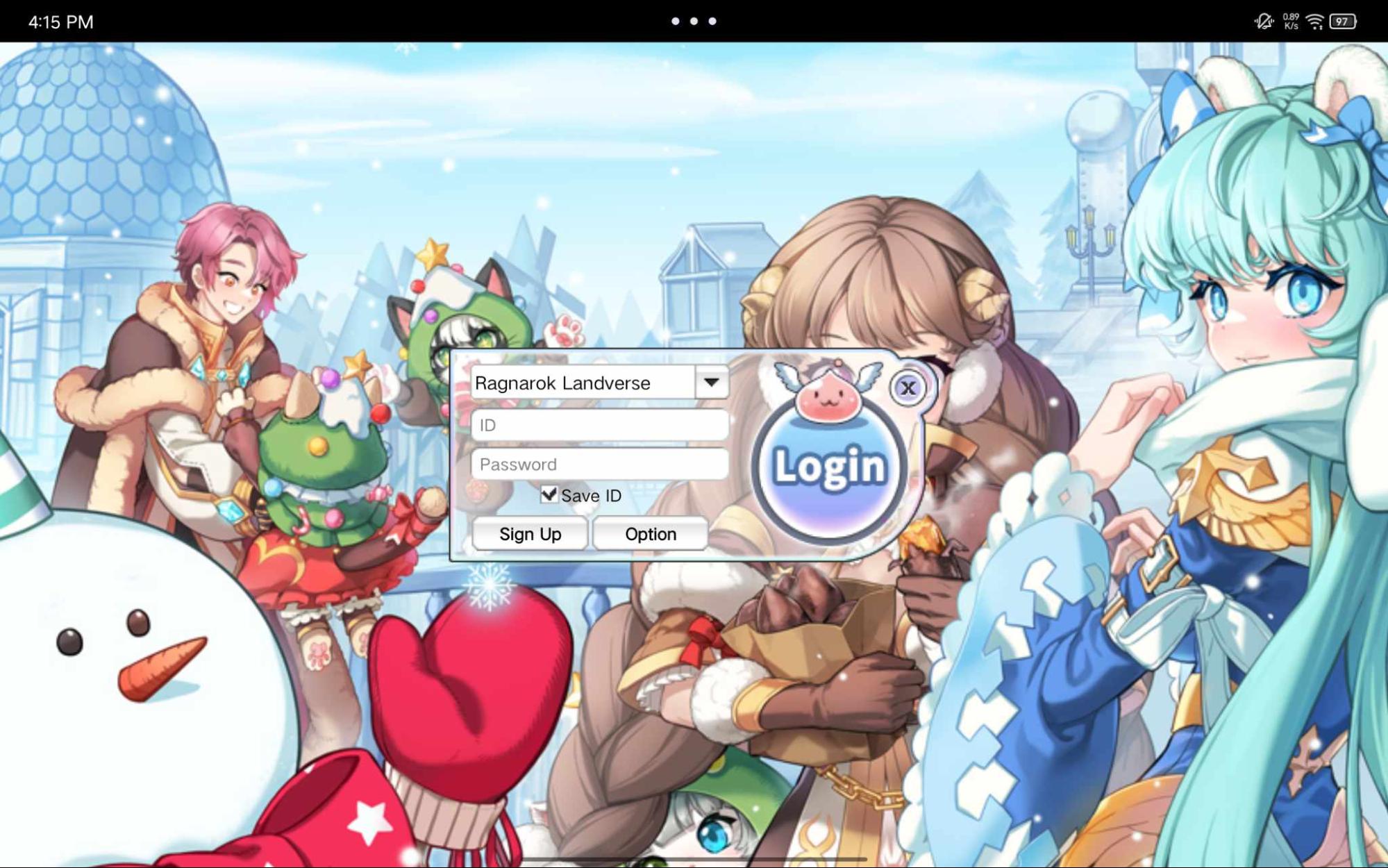Open the Ragnarok Landverse server dropdown

[711, 383]
